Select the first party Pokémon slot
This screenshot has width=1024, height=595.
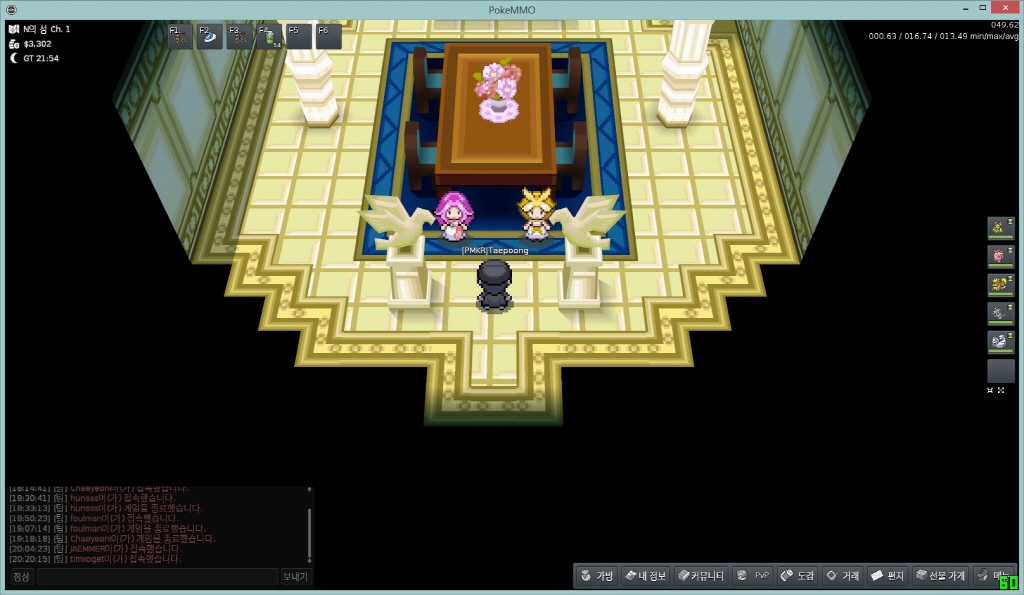1000,229
